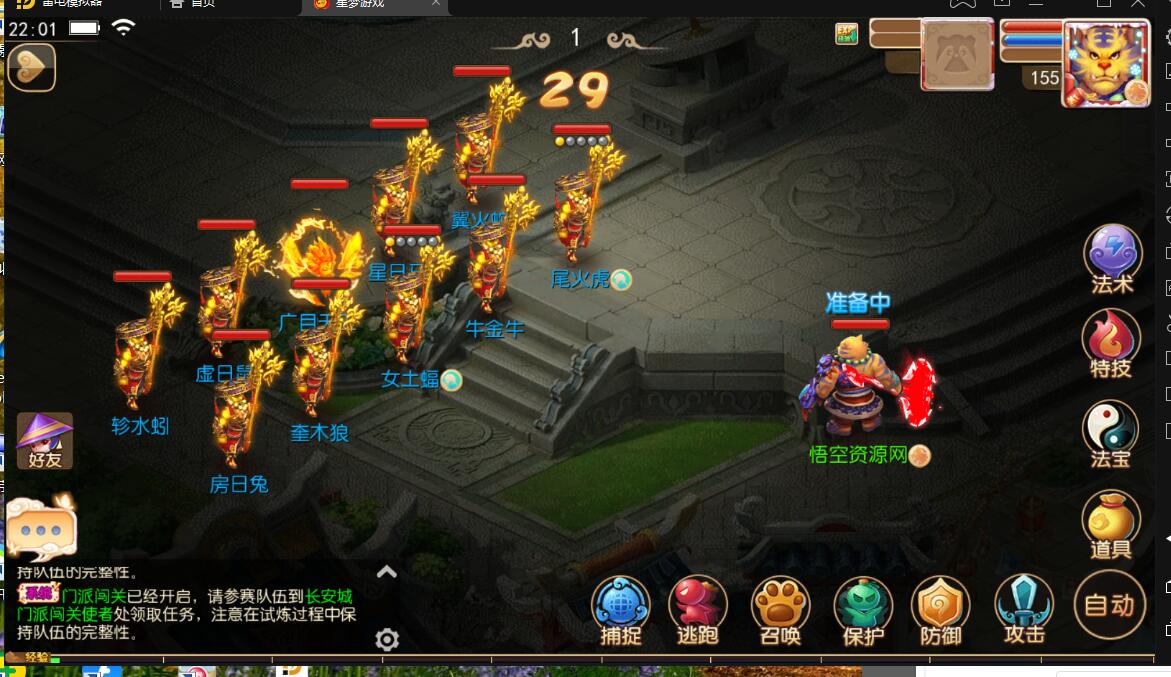Open the 法宝 treasure menu
This screenshot has height=677, width=1171.
pos(1111,431)
